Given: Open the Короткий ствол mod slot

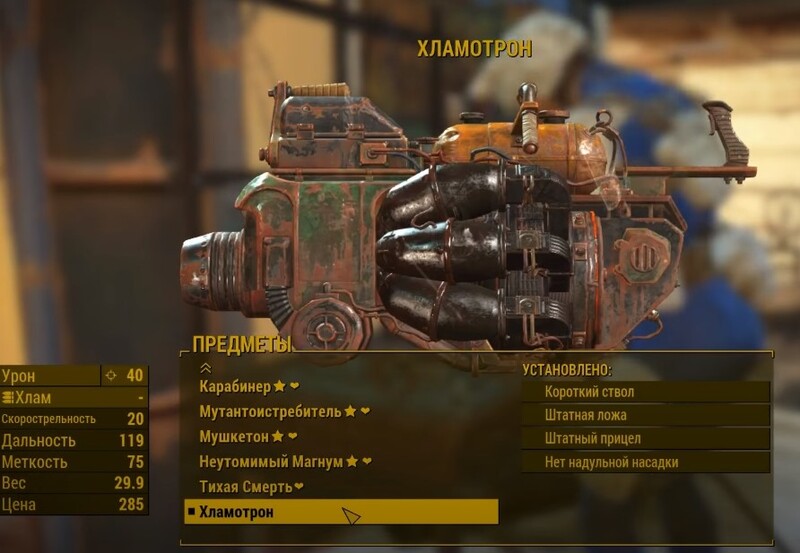Looking at the screenshot, I should click(645, 392).
